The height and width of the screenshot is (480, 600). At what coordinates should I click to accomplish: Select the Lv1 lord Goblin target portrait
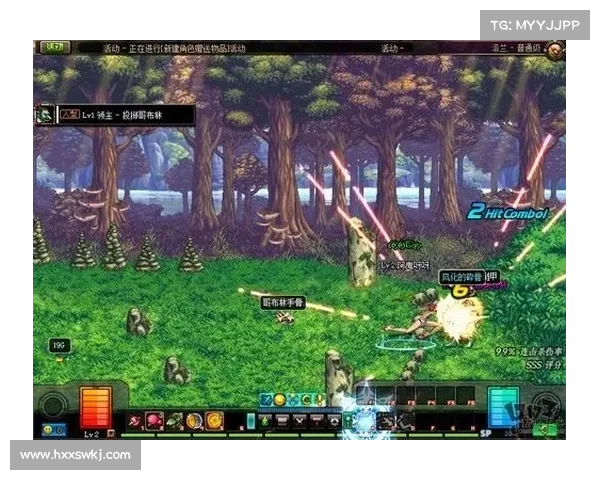tap(44, 115)
